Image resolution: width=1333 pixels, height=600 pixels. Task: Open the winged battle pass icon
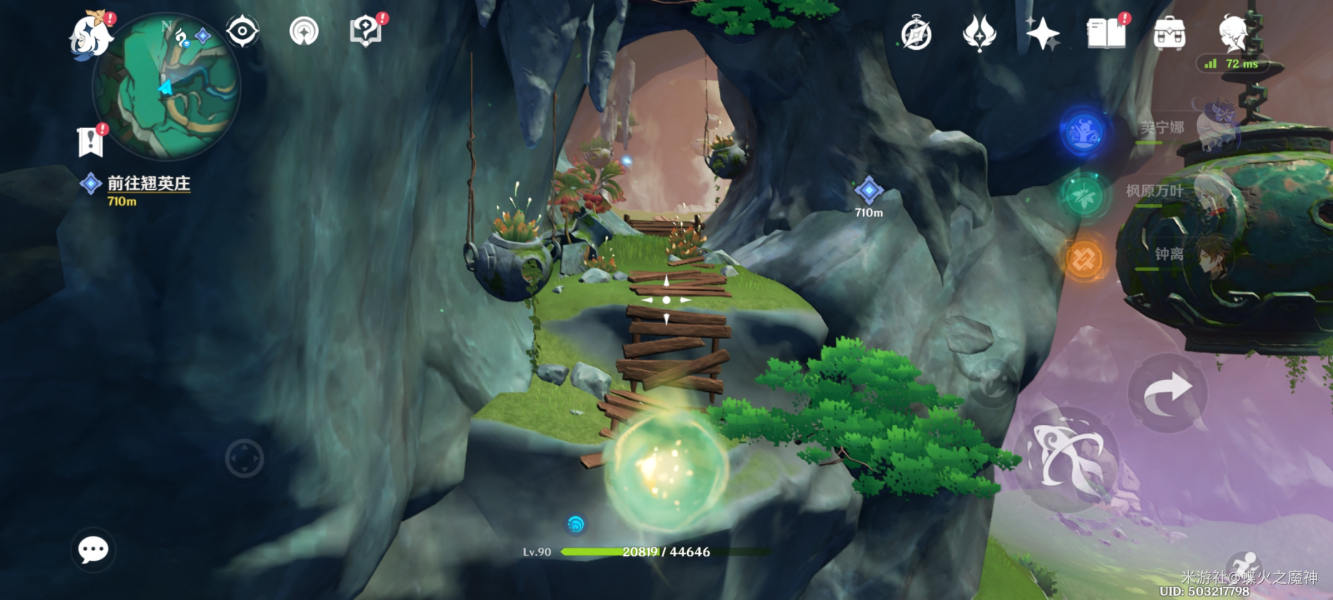978,34
